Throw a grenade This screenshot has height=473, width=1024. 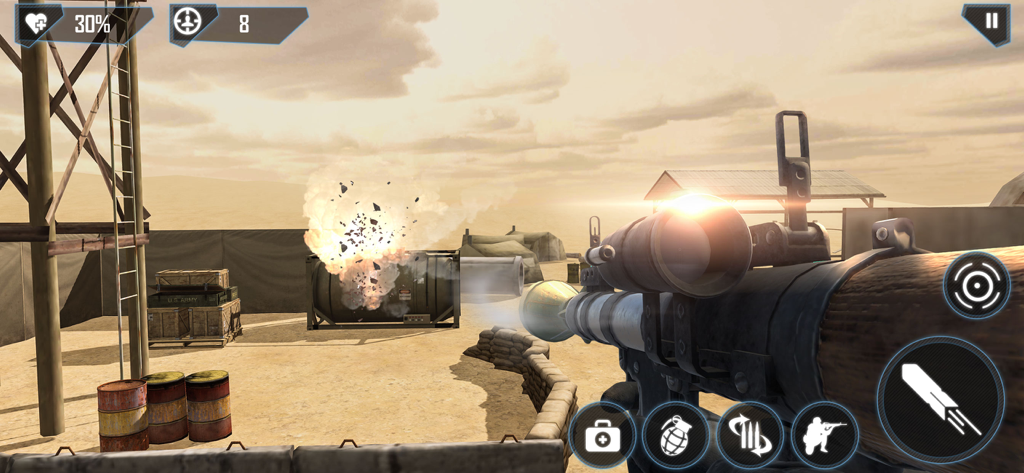(x=676, y=436)
